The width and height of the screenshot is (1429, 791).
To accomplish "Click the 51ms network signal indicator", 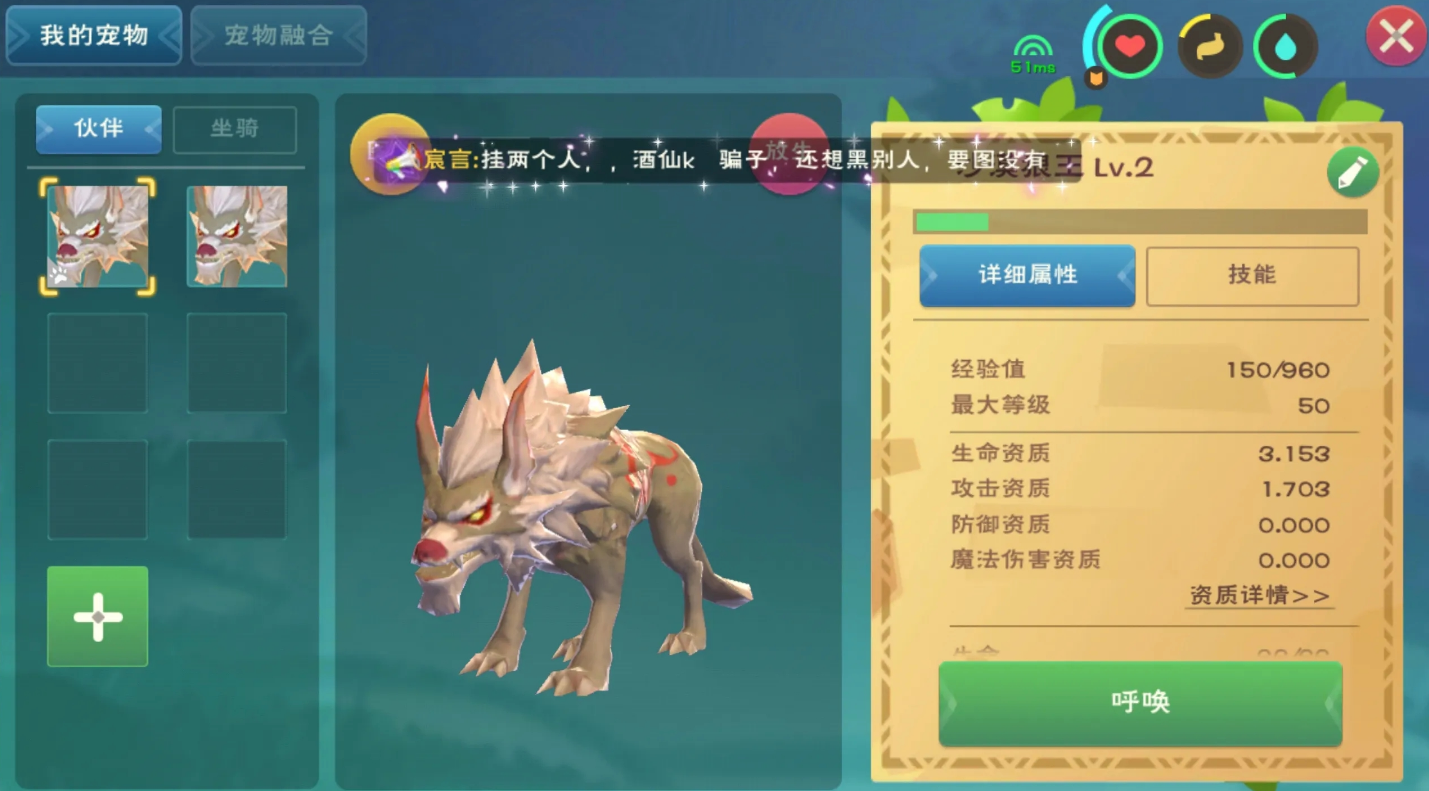I will point(1034,48).
